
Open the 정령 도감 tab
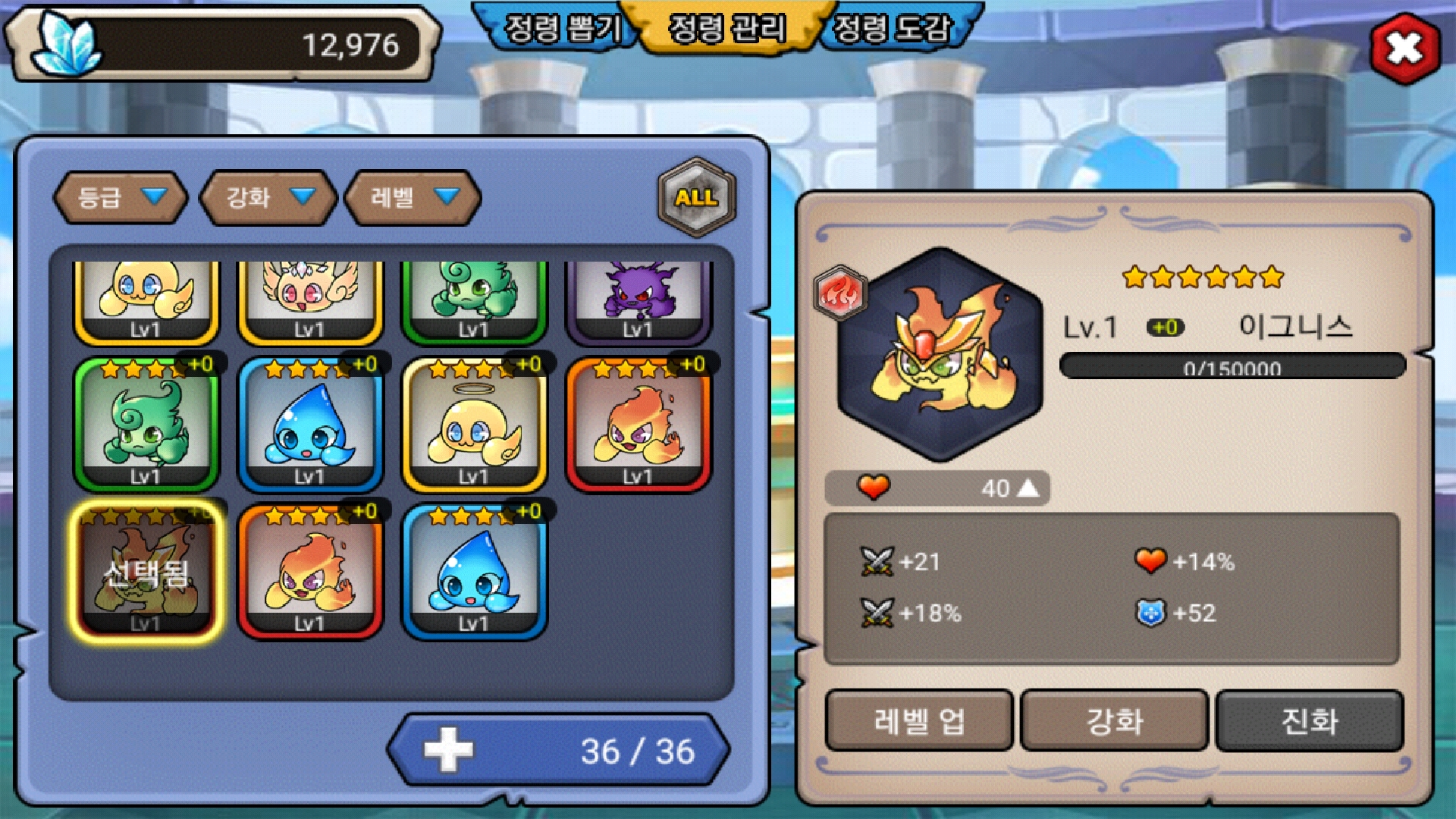(892, 29)
